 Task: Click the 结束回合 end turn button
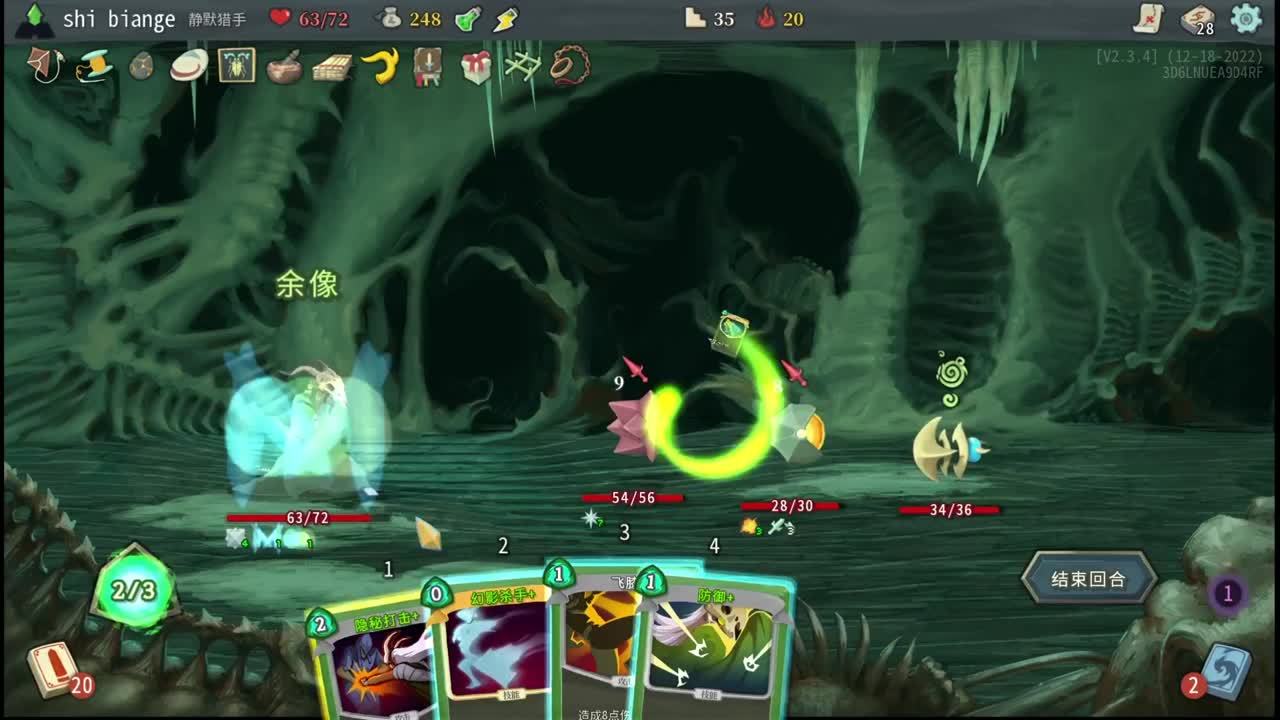1088,579
